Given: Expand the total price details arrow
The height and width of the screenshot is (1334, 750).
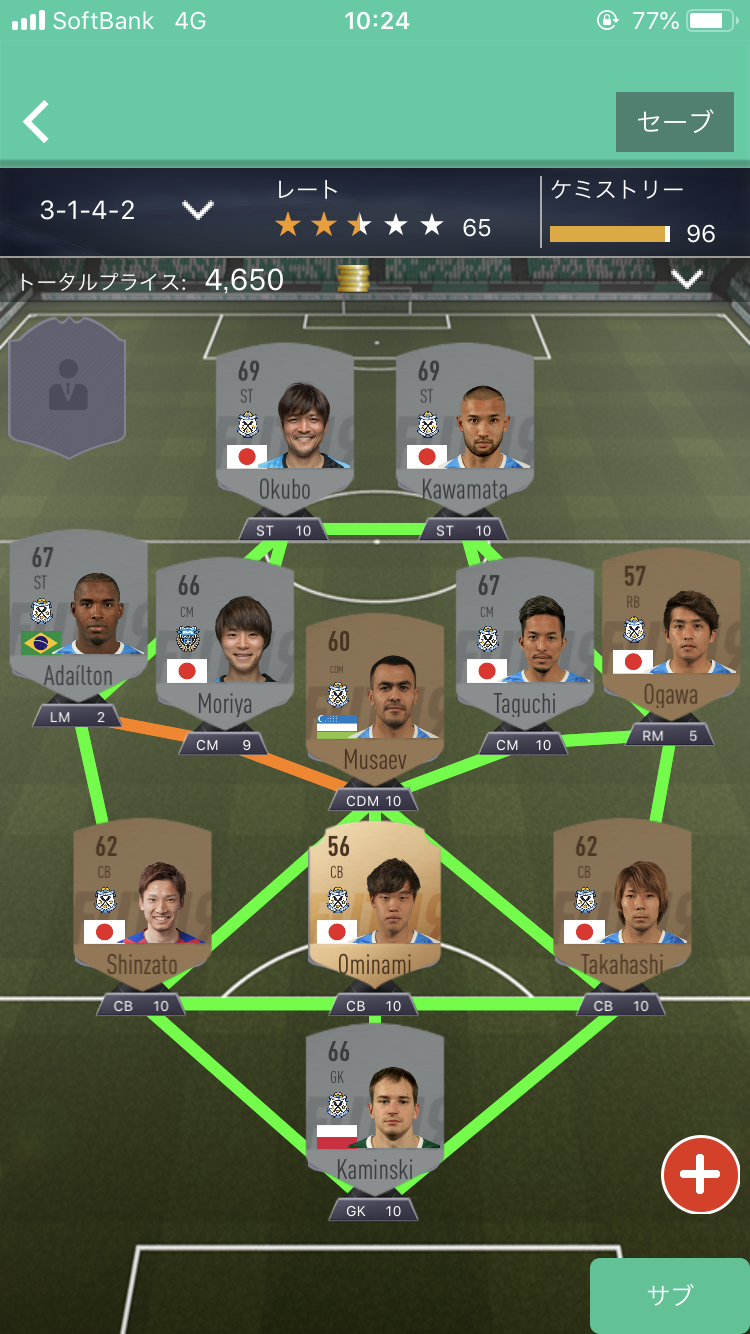Looking at the screenshot, I should point(687,280).
